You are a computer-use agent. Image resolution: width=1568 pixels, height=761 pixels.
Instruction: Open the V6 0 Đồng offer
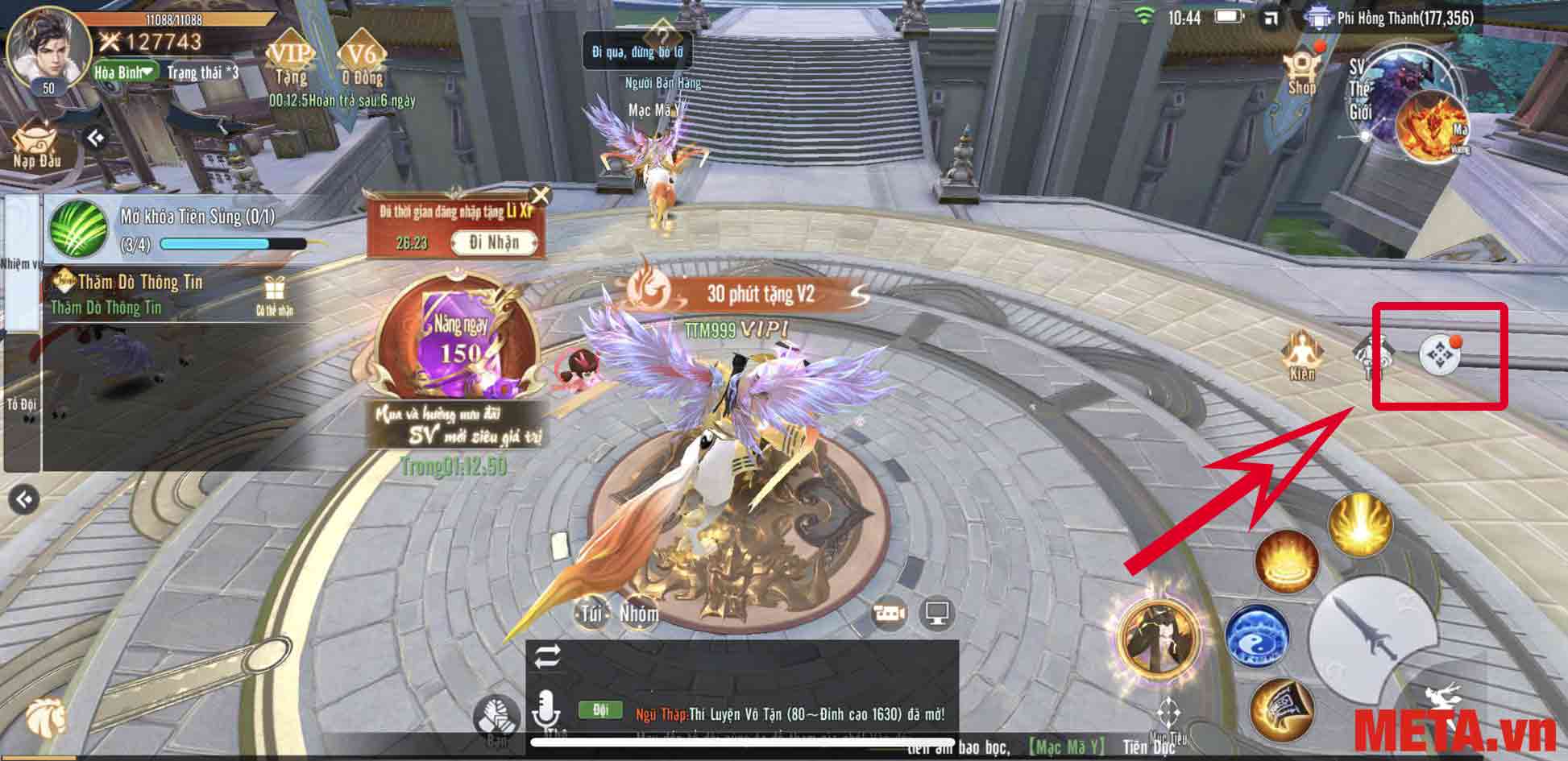click(362, 61)
